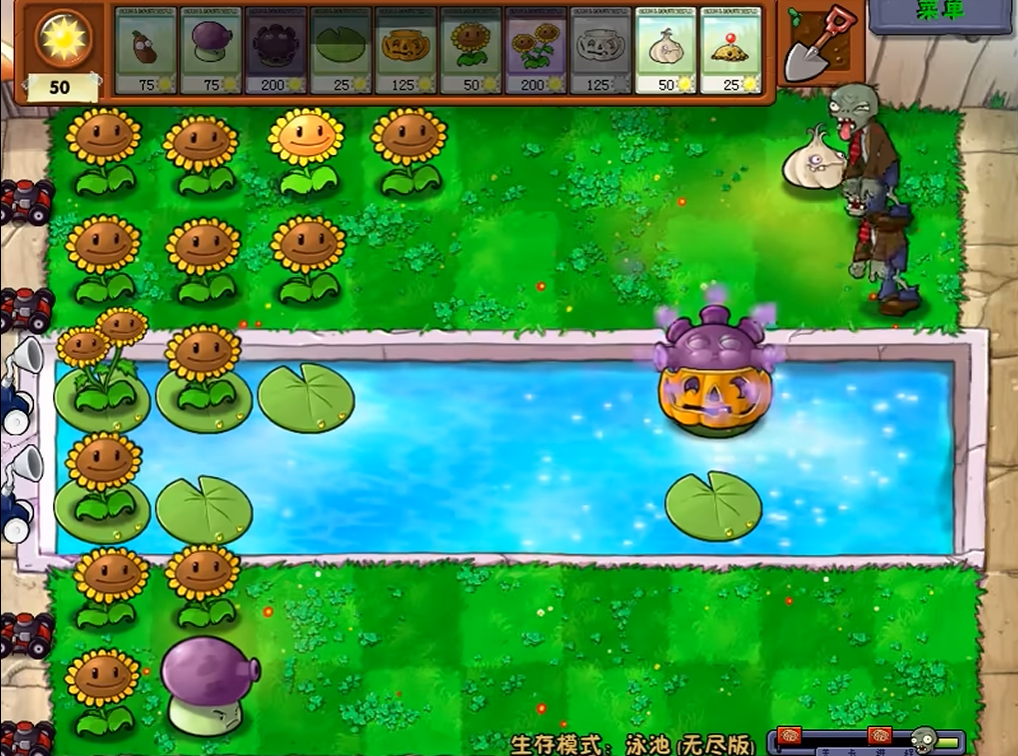Image resolution: width=1018 pixels, height=756 pixels.
Task: Select the grey imitater Pumpkin seed packet
Action: pyautogui.click(x=600, y=50)
